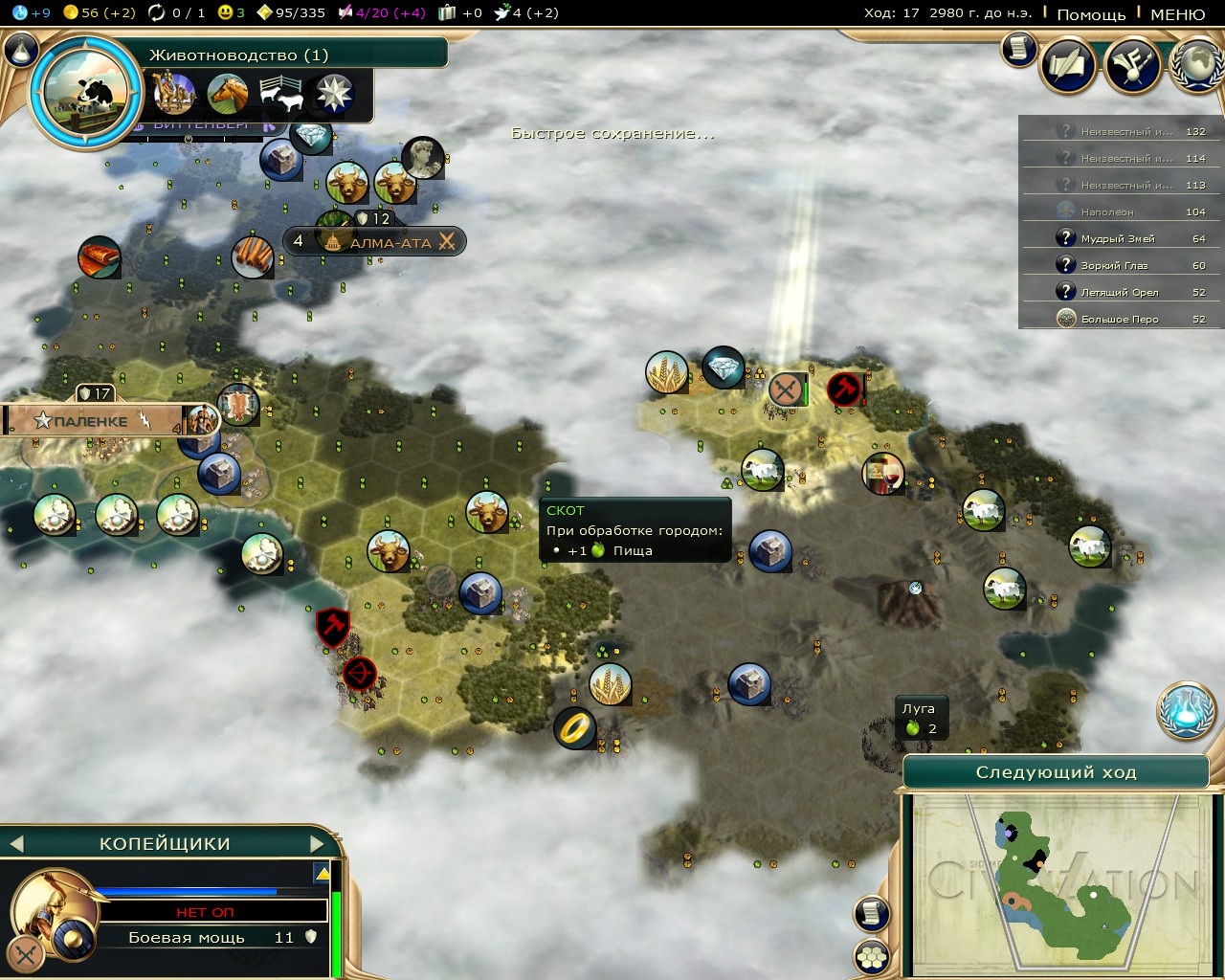
Task: Expand the unit panel with the yellow triangle
Action: tap(322, 873)
